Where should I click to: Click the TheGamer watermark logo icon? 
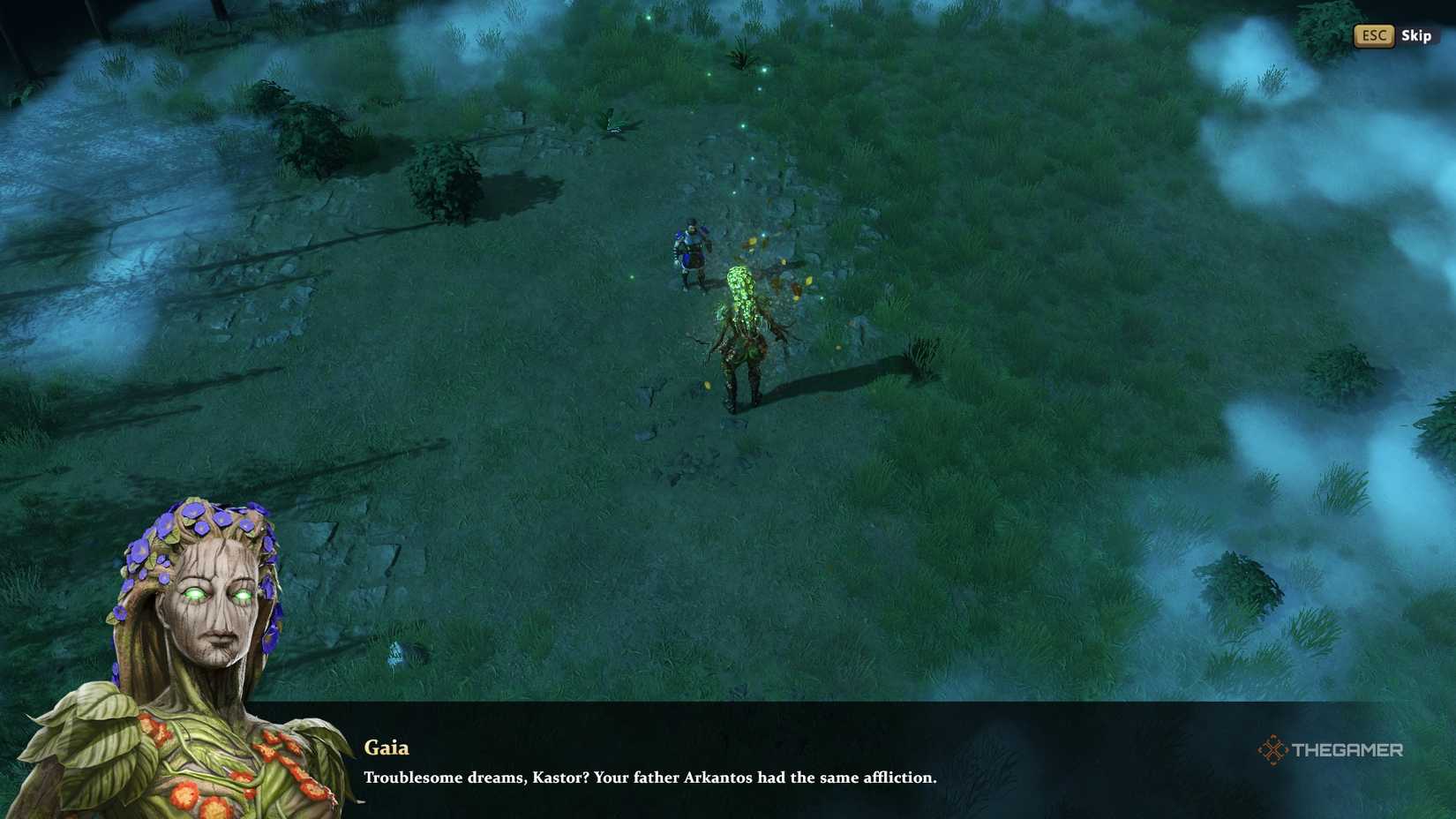point(1274,751)
